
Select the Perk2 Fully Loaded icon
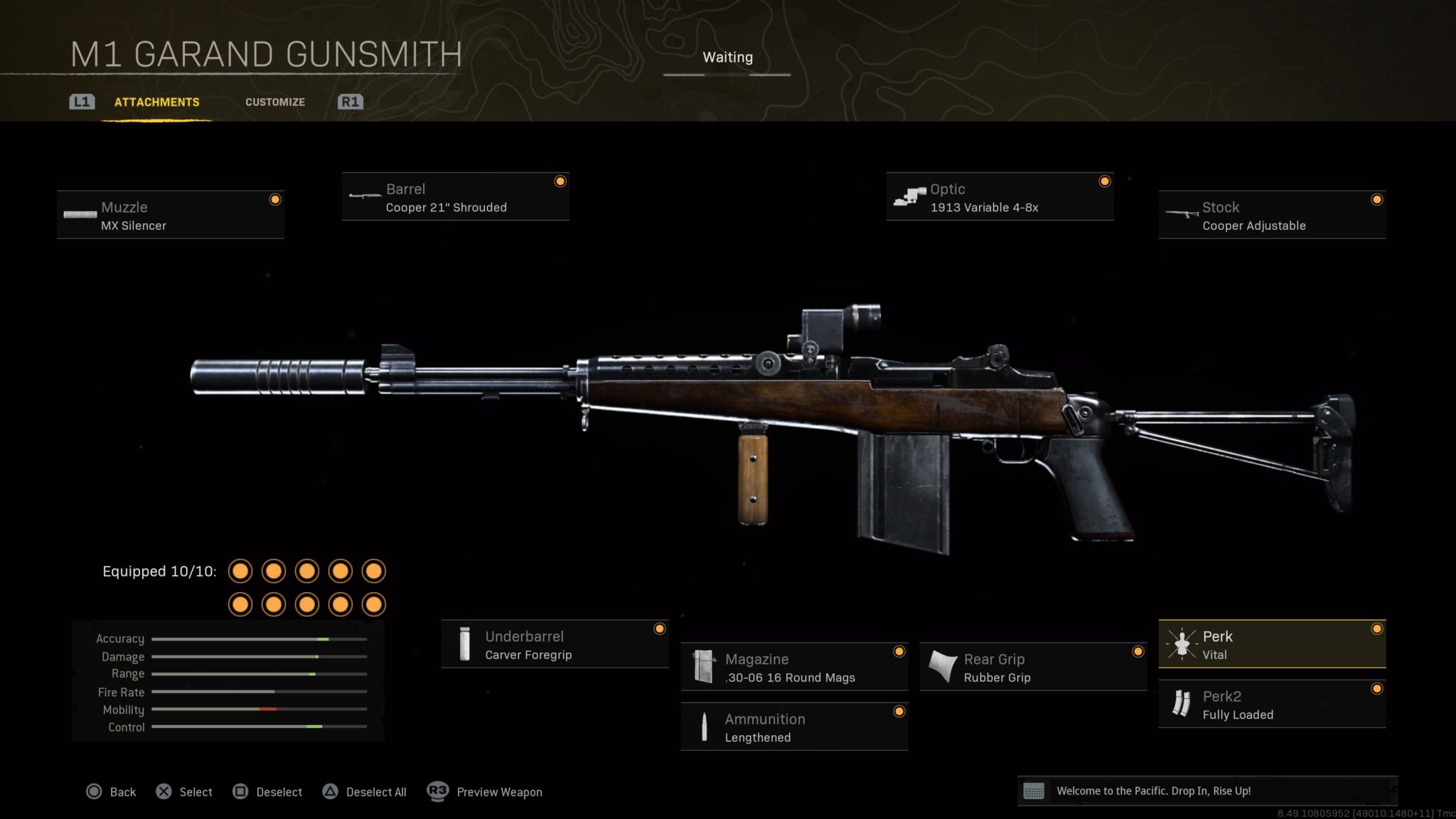pos(1182,705)
